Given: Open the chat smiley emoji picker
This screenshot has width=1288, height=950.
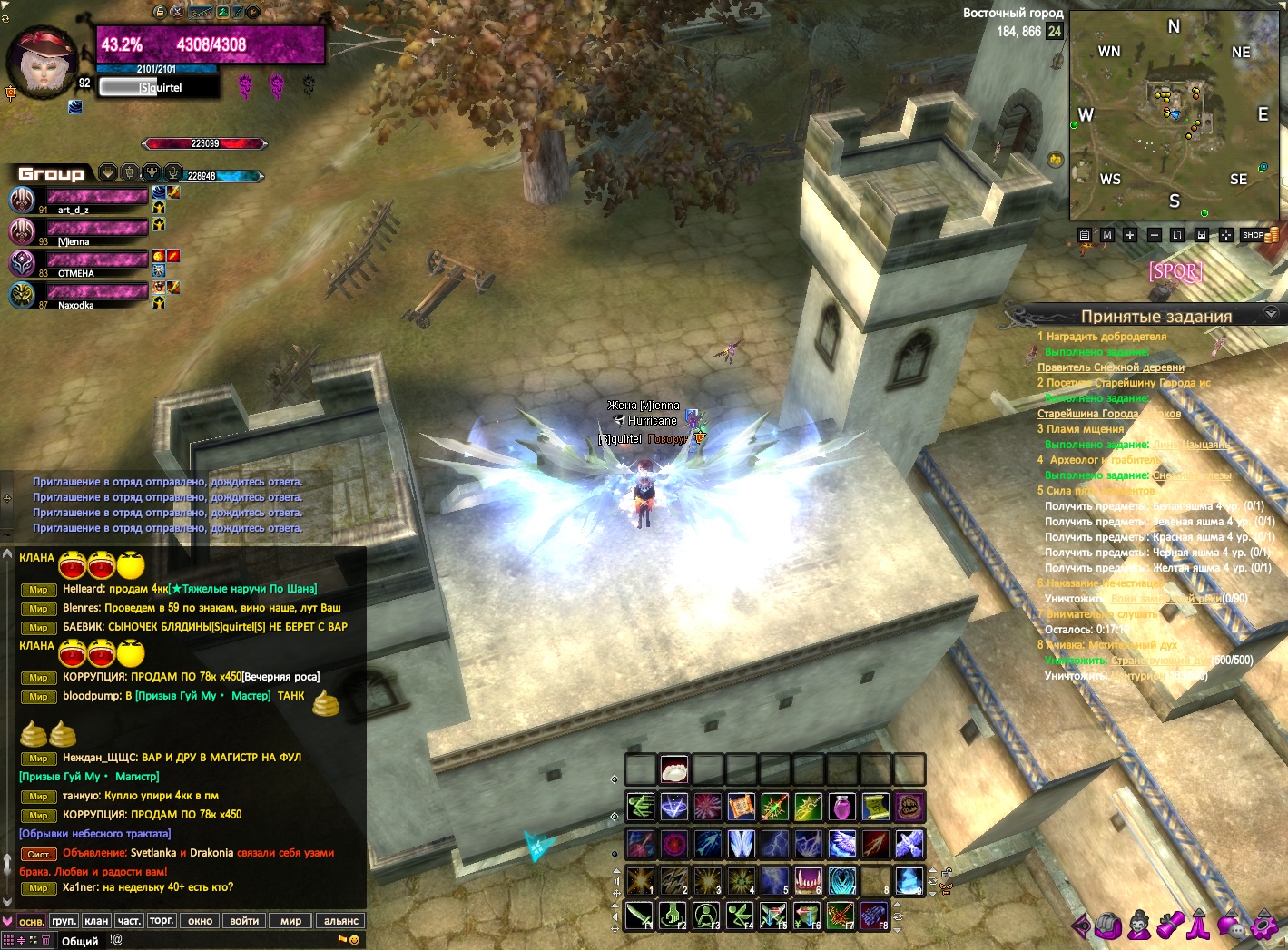Looking at the screenshot, I should pyautogui.click(x=354, y=940).
